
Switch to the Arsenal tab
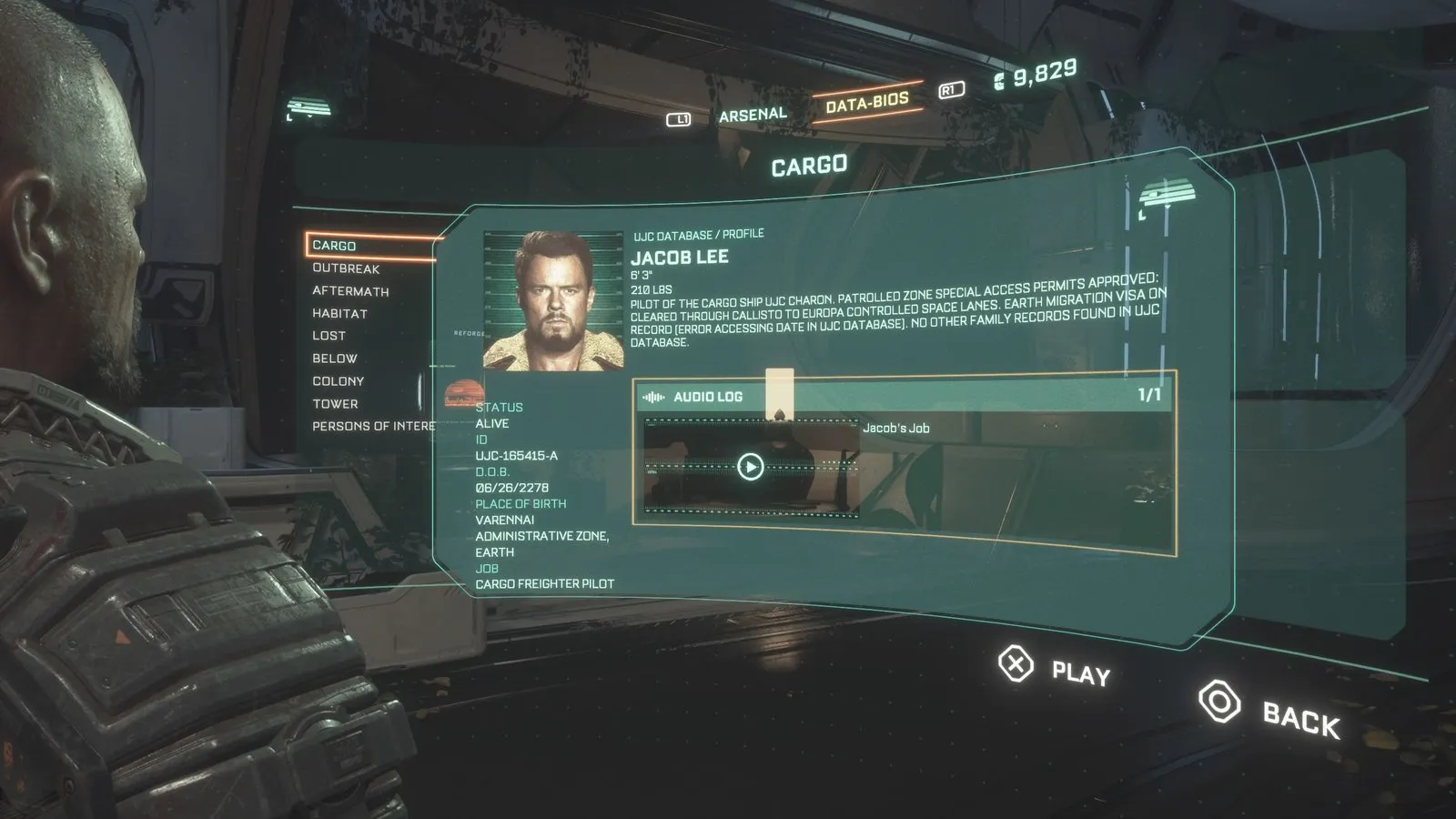point(753,115)
